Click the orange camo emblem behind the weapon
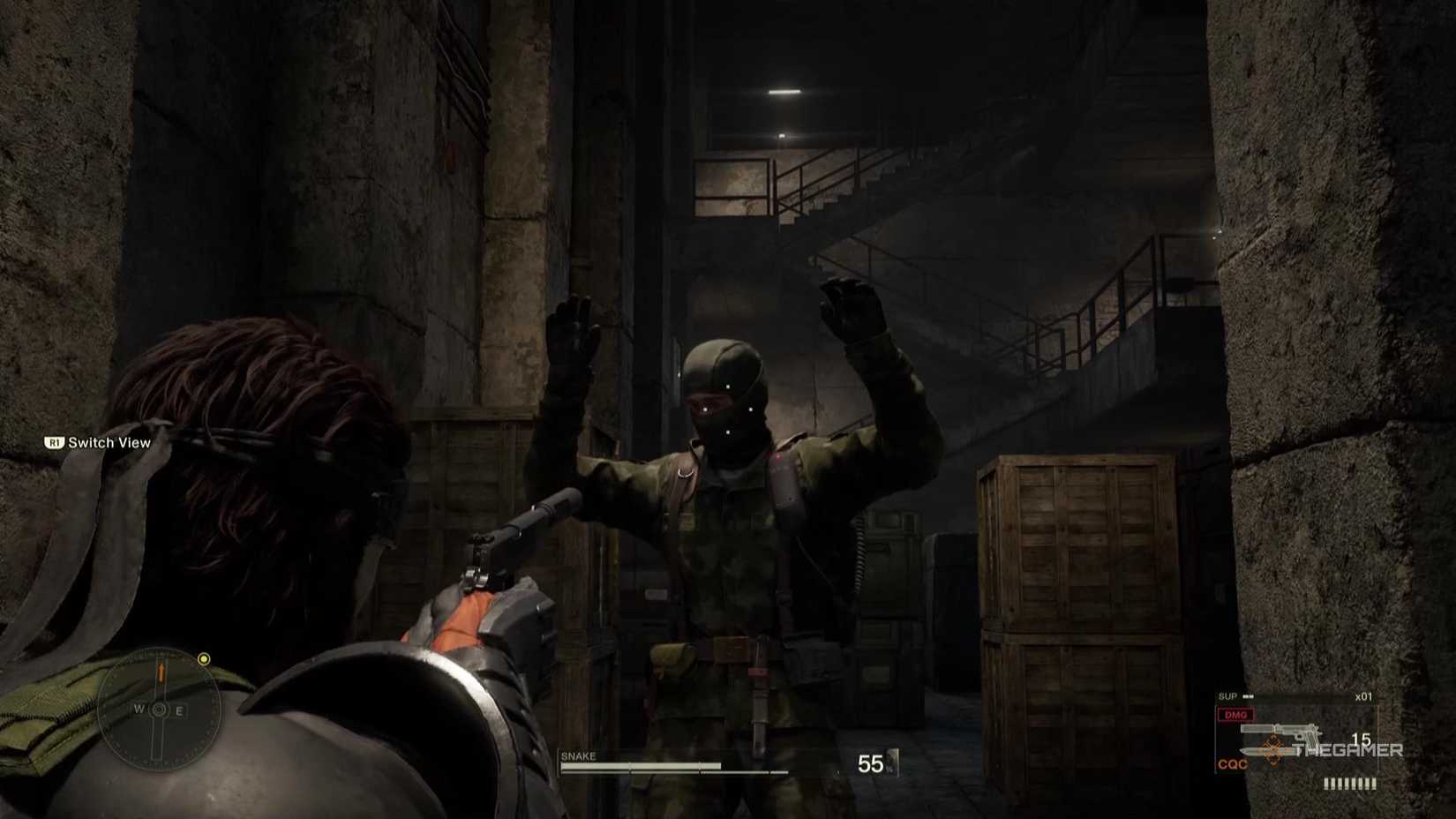1456x819 pixels. pyautogui.click(x=1273, y=749)
